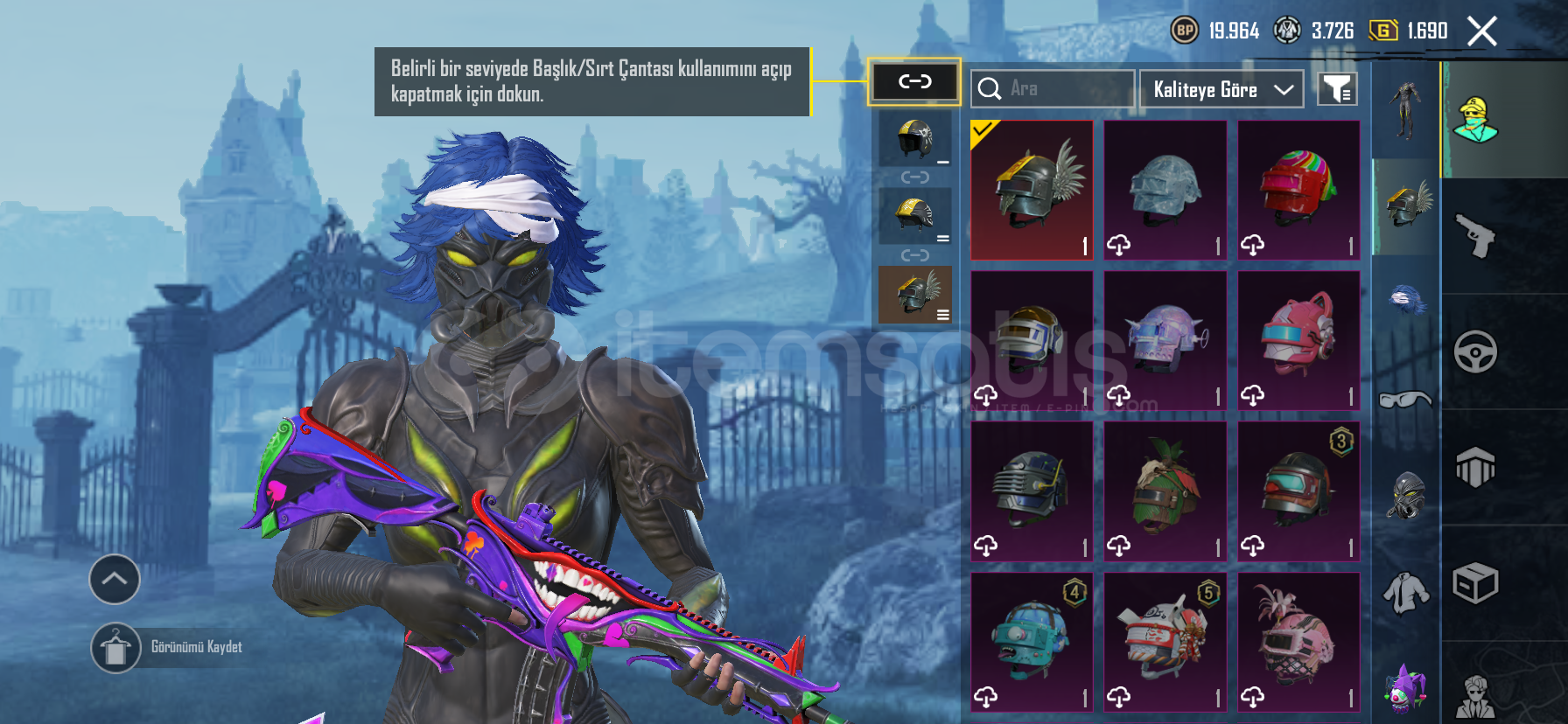
Task: Pick the pink cat helmet skin
Action: 1298,340
